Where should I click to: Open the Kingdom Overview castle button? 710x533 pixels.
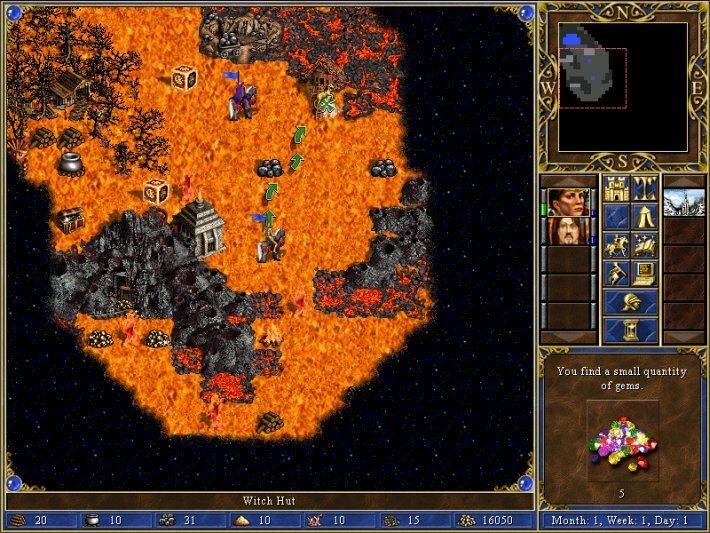click(x=615, y=188)
